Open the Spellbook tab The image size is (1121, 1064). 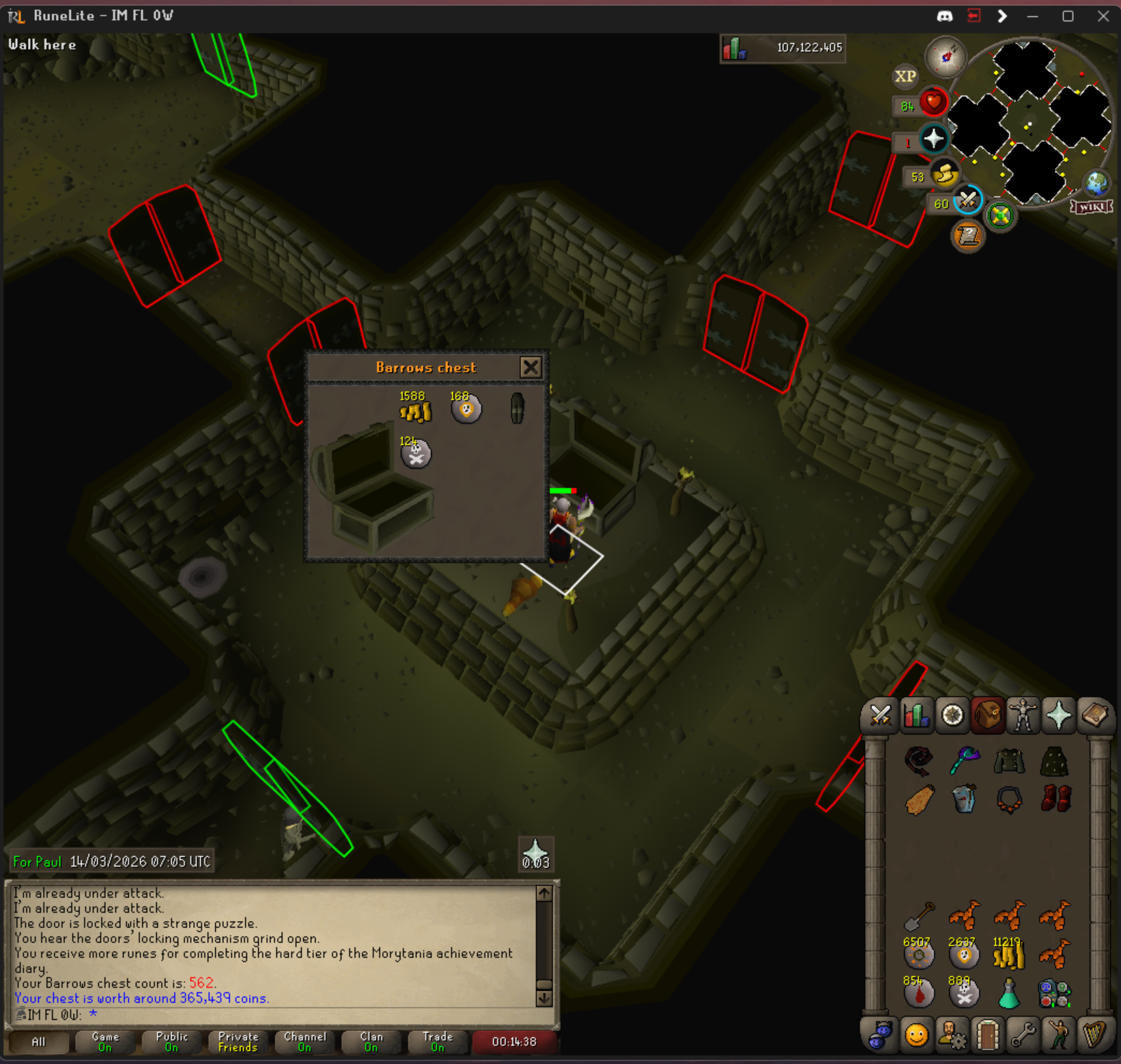coord(1095,715)
